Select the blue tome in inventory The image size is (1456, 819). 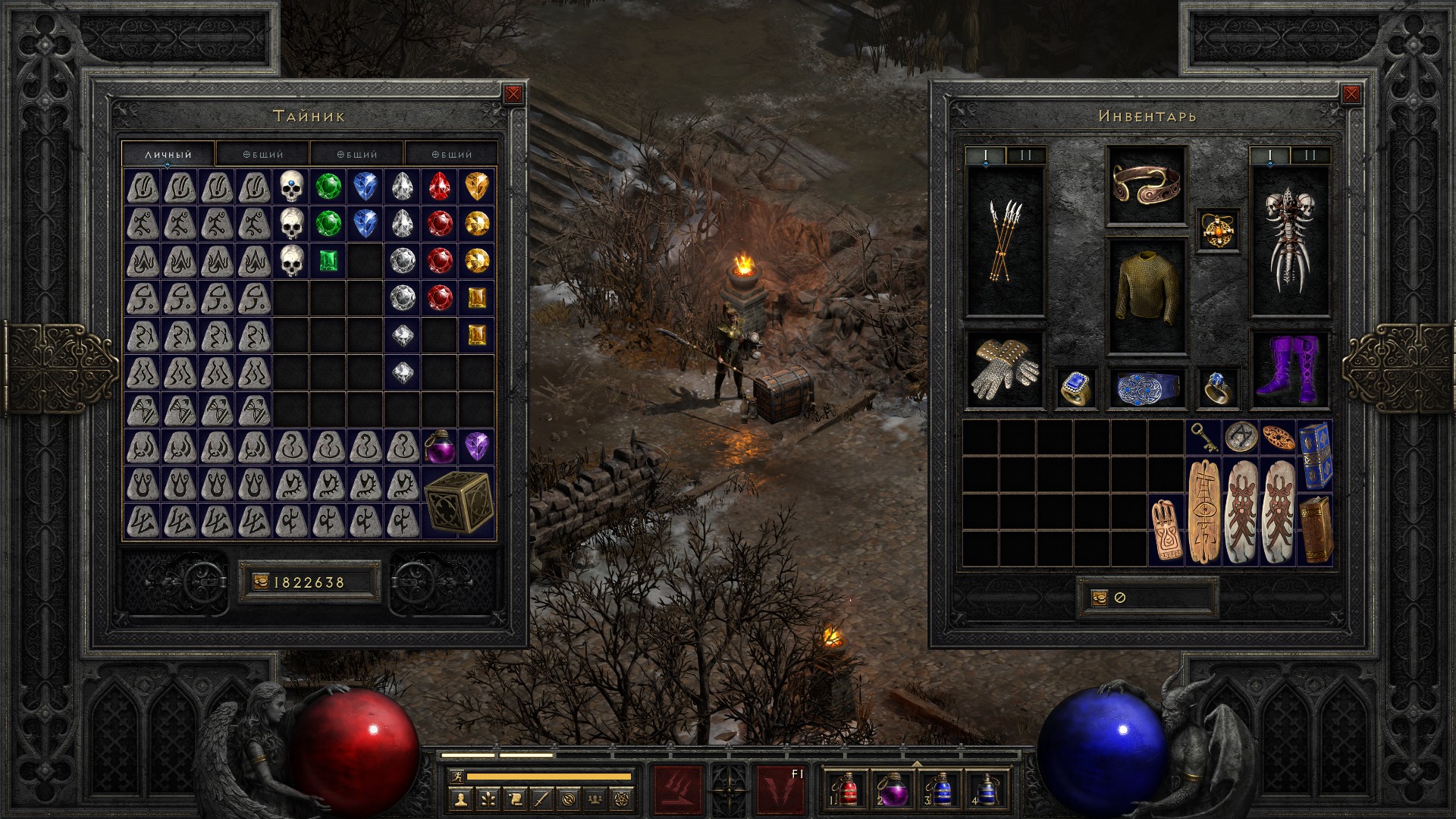(1315, 455)
